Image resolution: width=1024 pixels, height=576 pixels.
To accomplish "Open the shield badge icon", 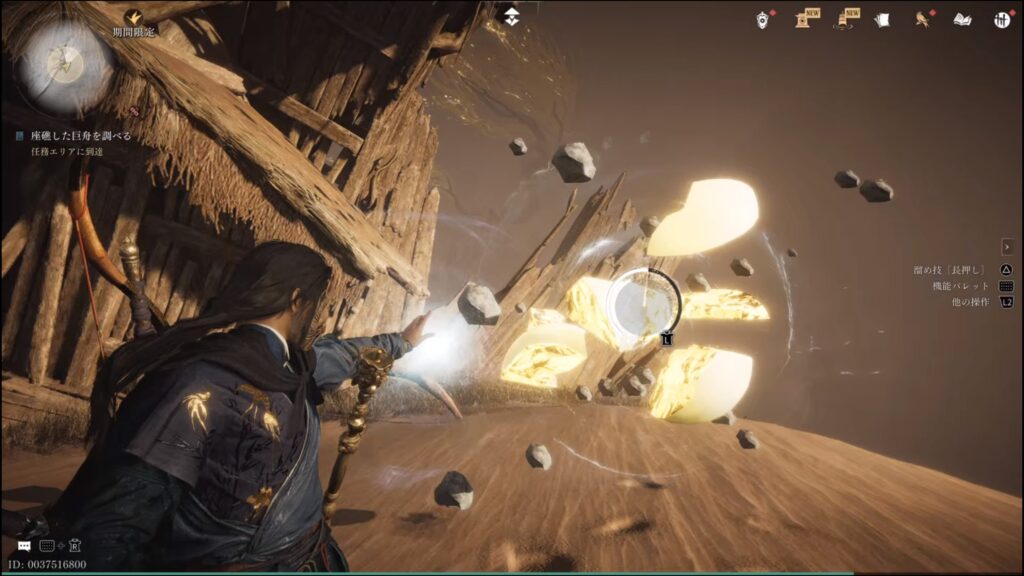I will (x=763, y=19).
